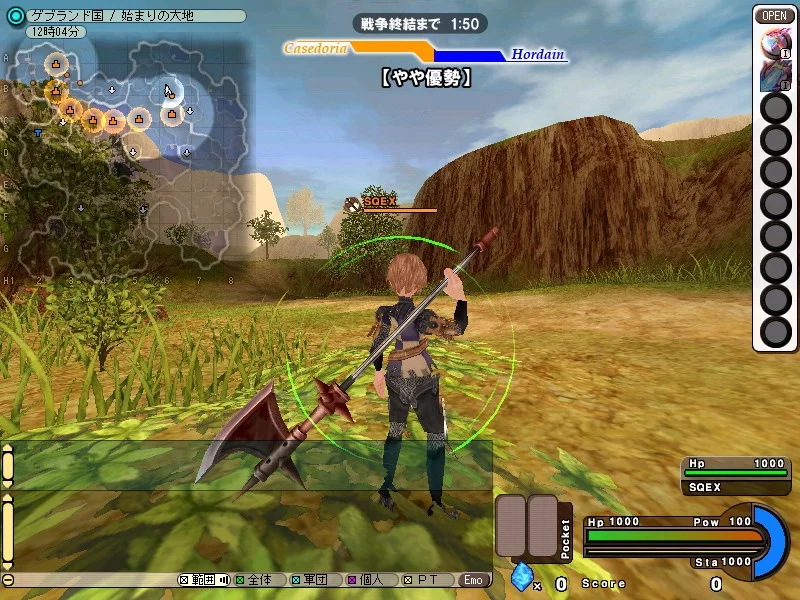This screenshot has width=800, height=600.
Task: Collapse chat with the minus button
Action: tap(8, 580)
